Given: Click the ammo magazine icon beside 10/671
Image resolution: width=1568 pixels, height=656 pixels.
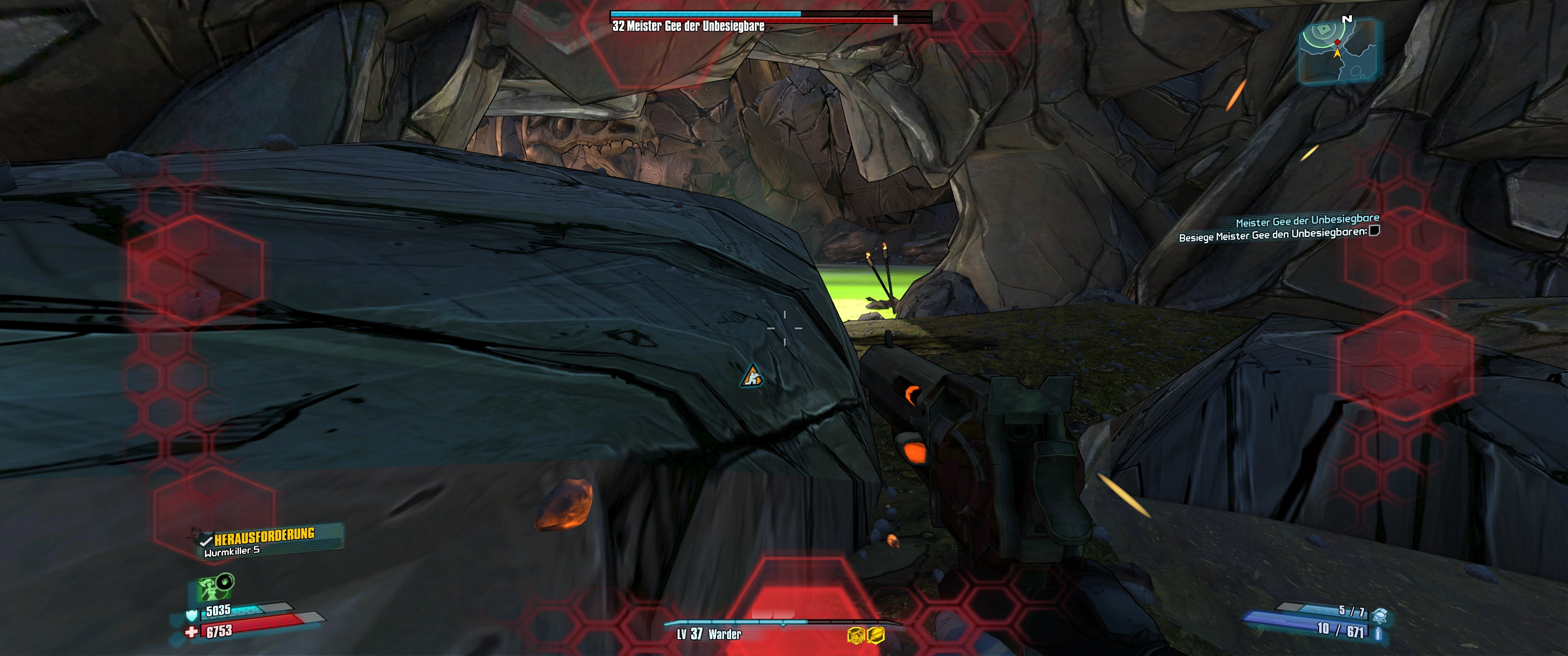Looking at the screenshot, I should point(1378,634).
